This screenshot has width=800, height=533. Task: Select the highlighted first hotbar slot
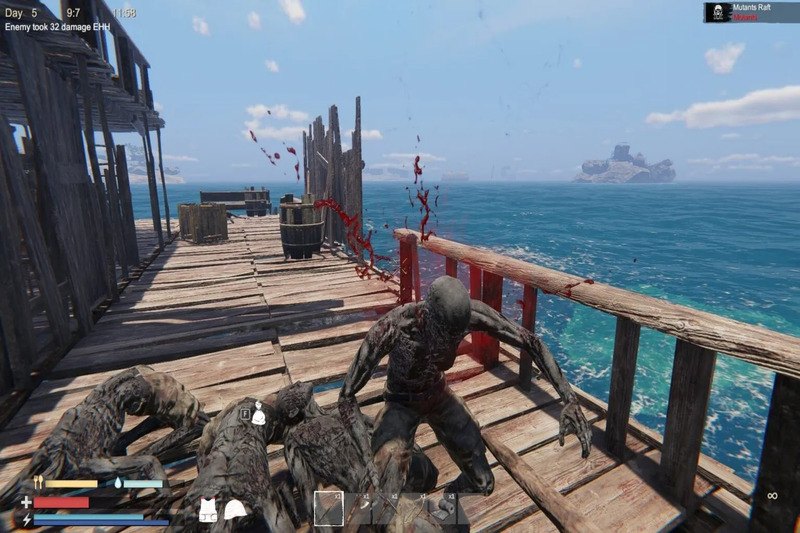click(329, 508)
